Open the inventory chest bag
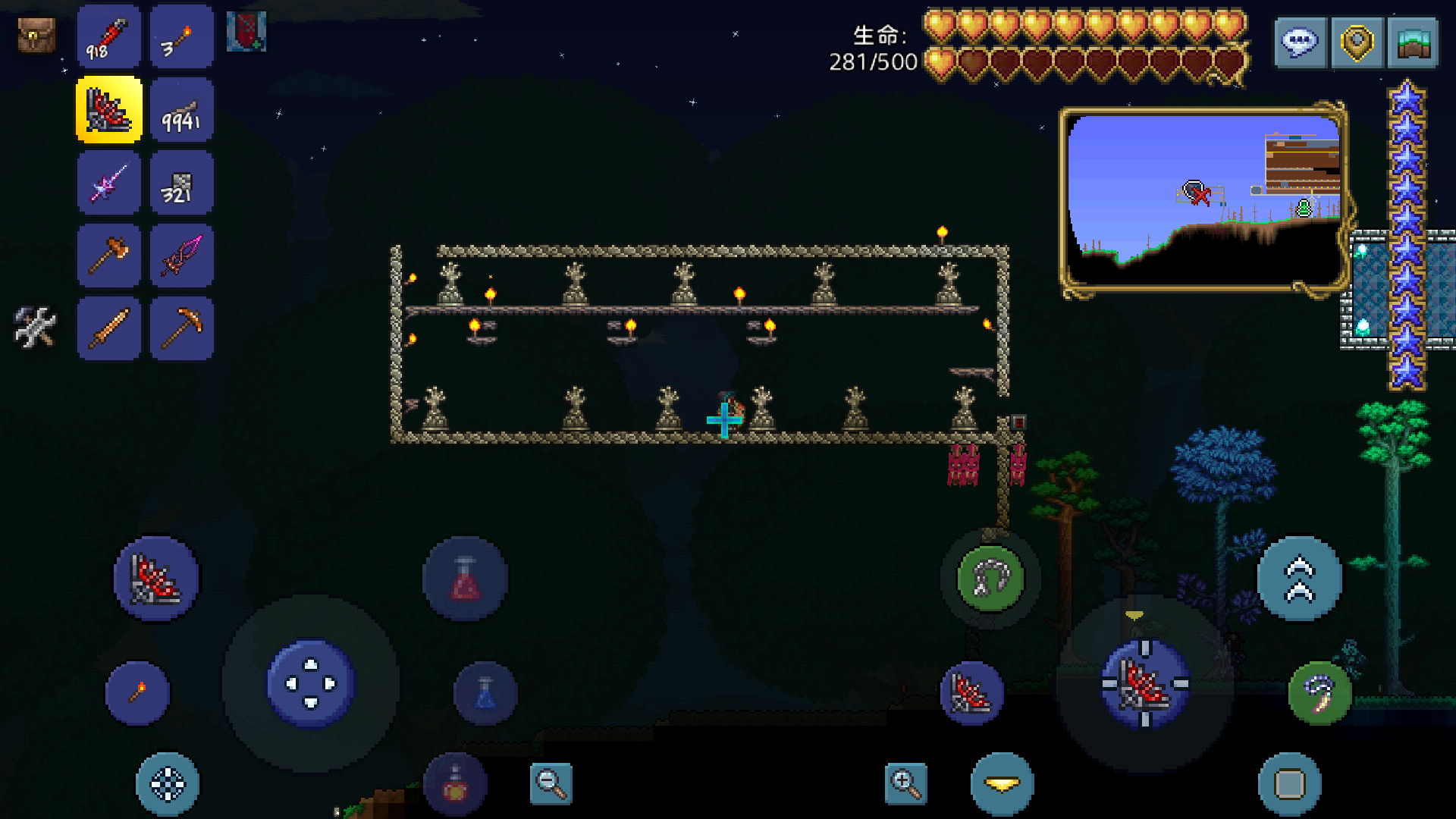The height and width of the screenshot is (819, 1456). (36, 35)
